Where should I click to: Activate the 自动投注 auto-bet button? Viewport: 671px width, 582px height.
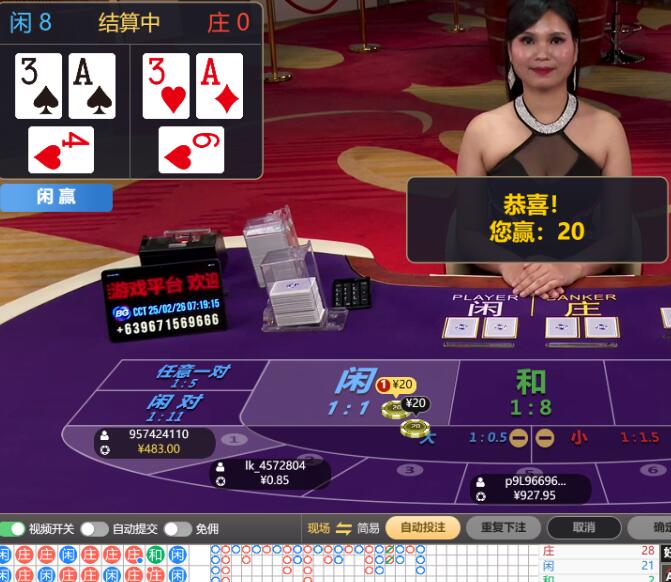pos(423,528)
